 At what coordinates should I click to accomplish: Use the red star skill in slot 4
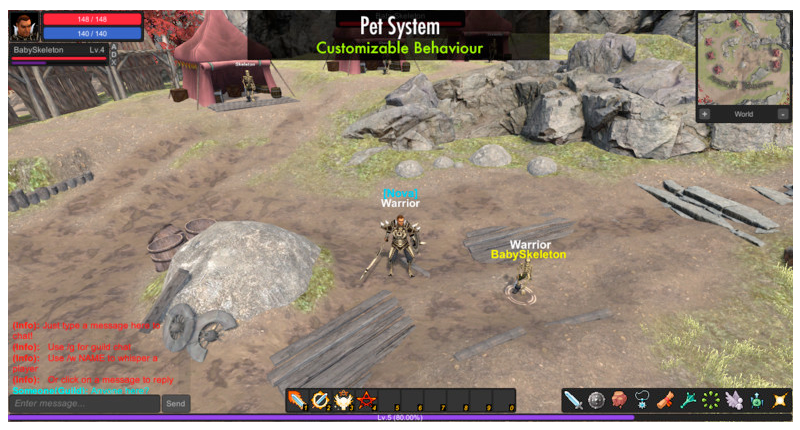(367, 400)
